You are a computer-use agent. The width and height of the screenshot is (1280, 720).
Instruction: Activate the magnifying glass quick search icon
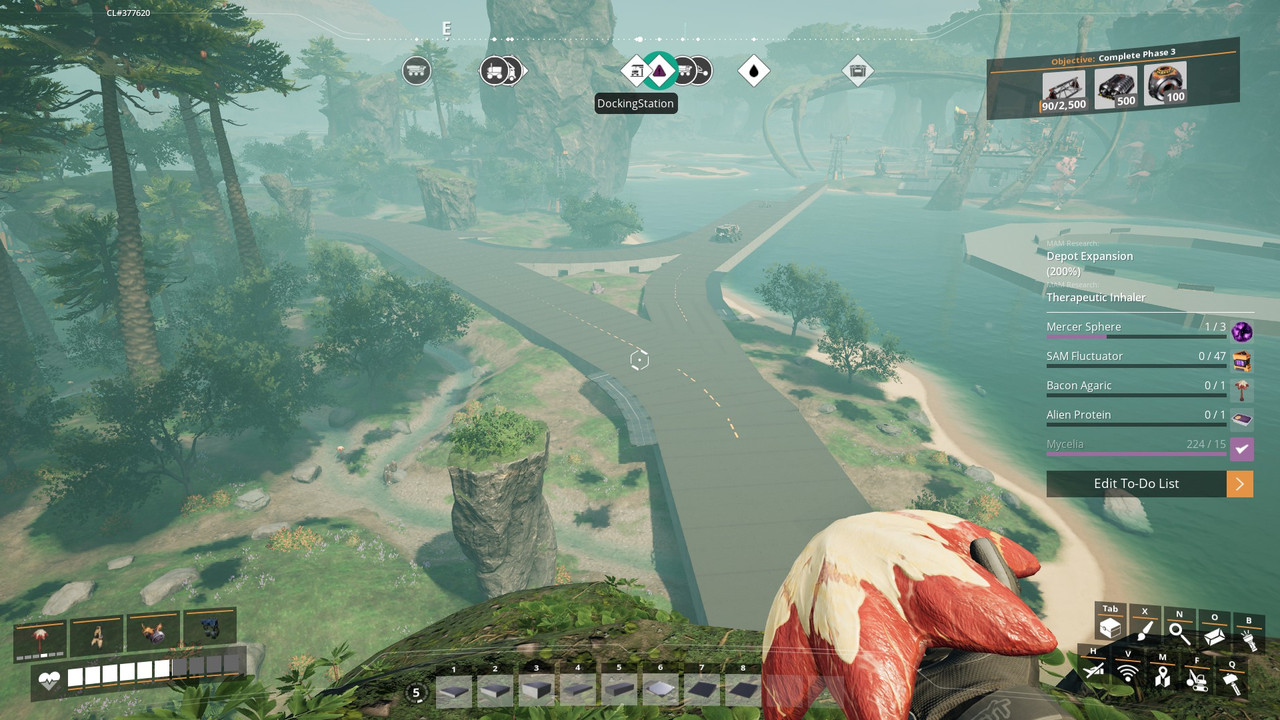pos(1180,633)
